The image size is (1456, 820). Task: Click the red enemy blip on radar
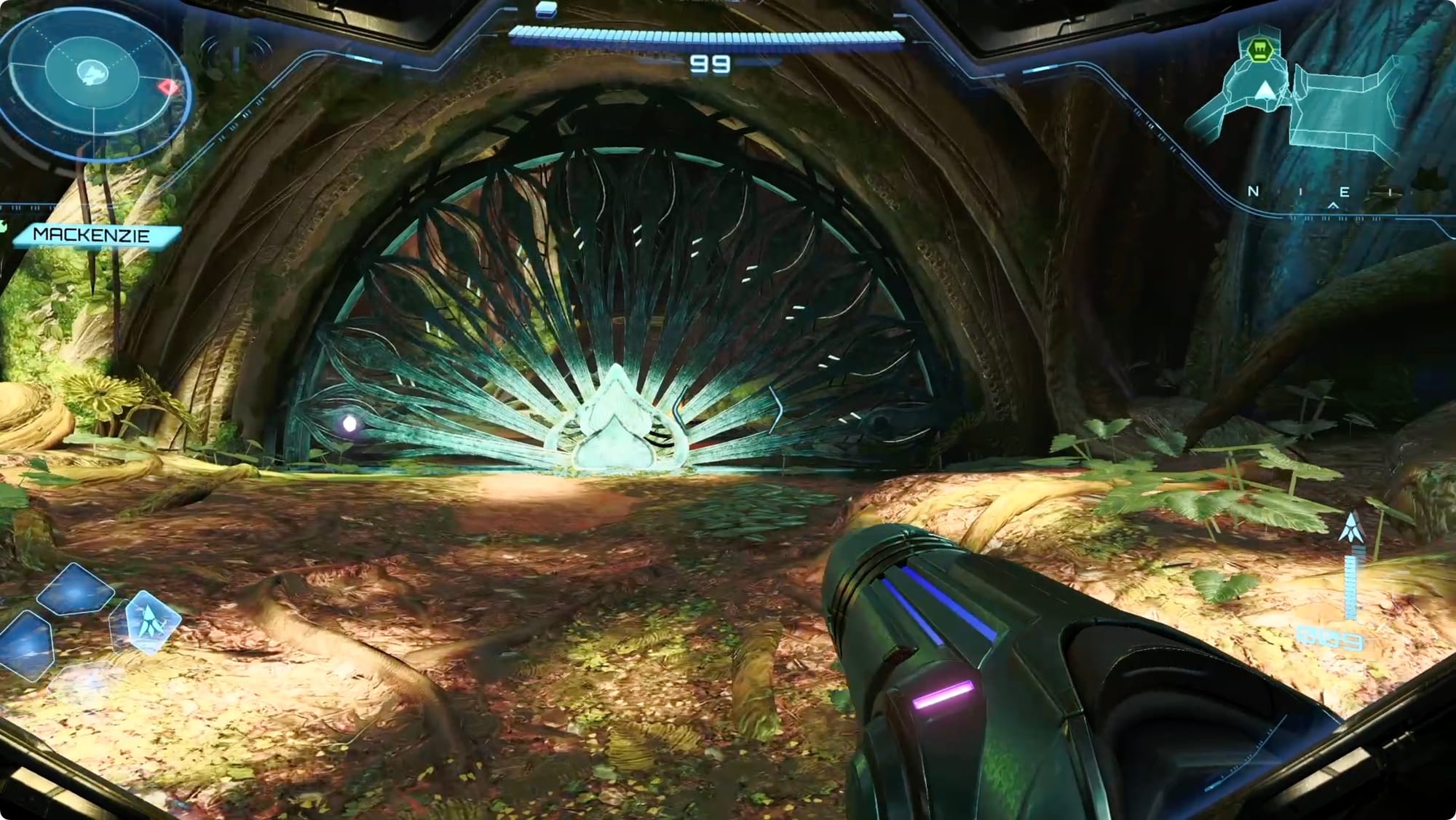tap(169, 89)
